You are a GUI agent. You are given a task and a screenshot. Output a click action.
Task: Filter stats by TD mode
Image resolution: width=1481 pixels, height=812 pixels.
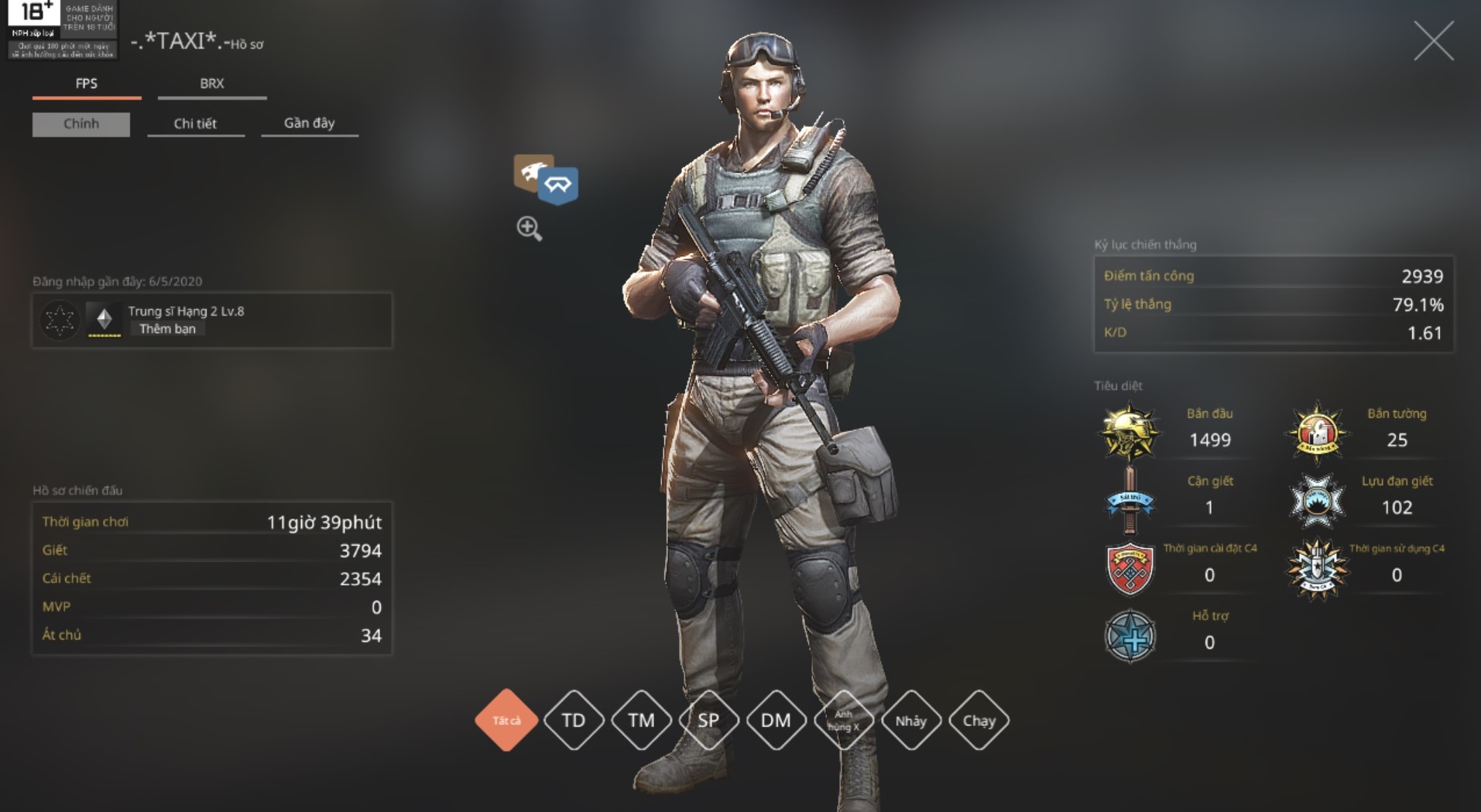pos(574,721)
